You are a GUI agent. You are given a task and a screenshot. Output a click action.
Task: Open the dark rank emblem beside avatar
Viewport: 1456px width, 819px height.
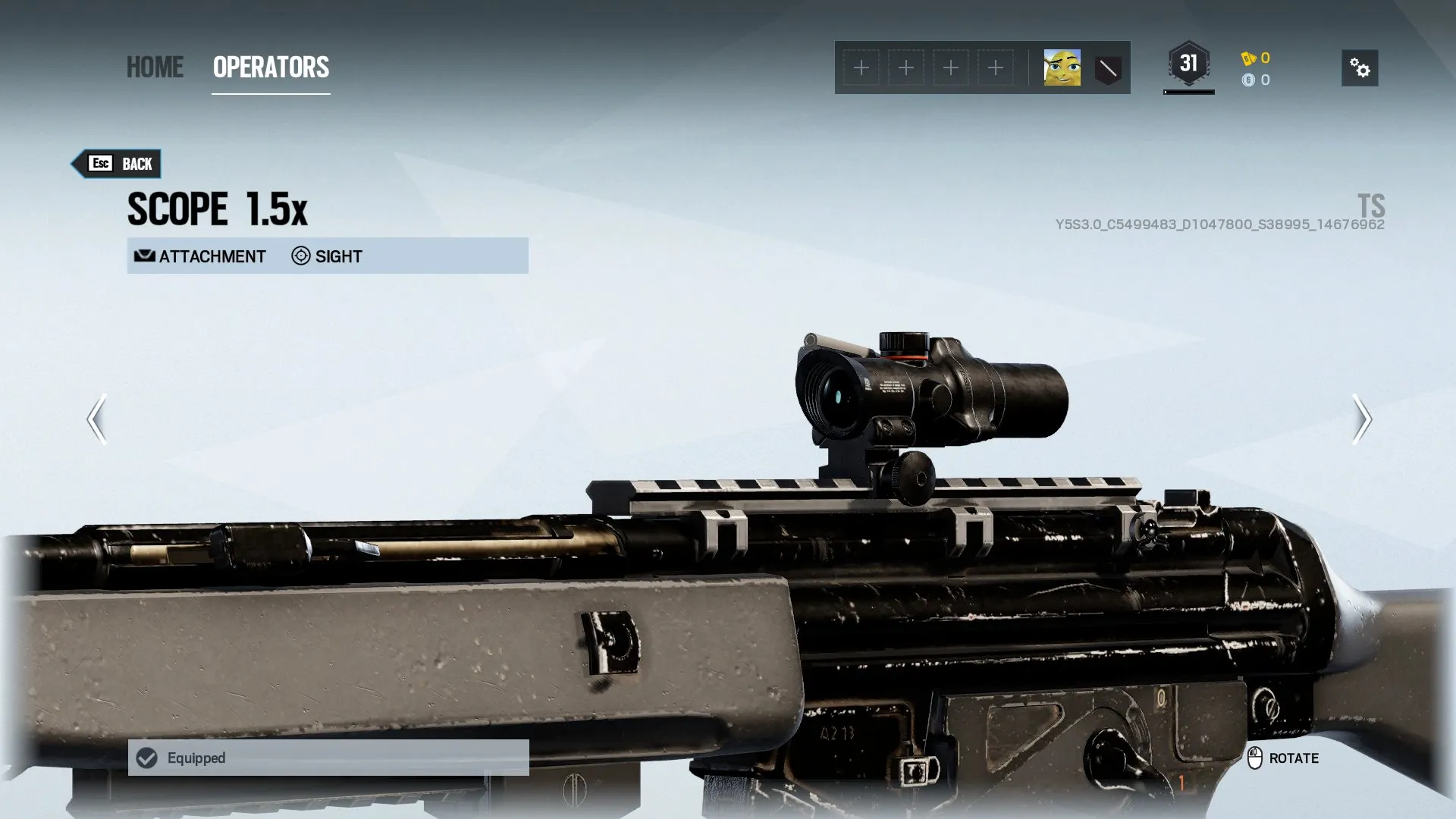click(1108, 69)
